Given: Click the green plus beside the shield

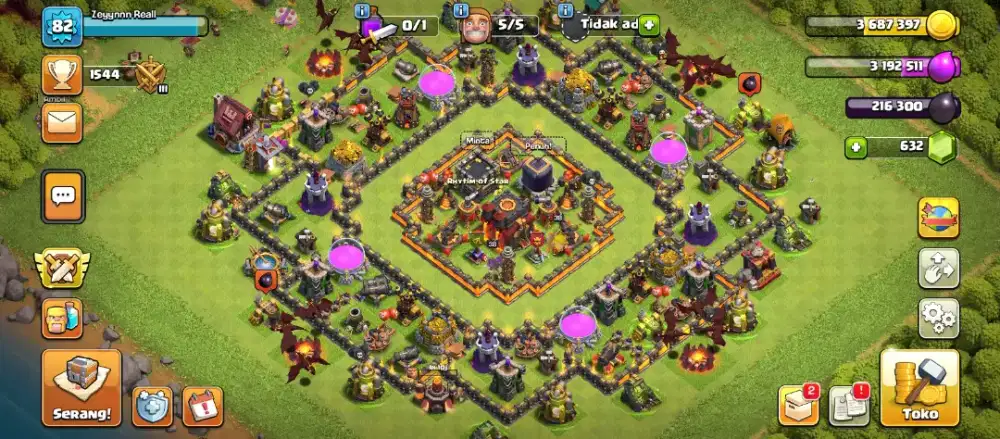Looking at the screenshot, I should (648, 24).
